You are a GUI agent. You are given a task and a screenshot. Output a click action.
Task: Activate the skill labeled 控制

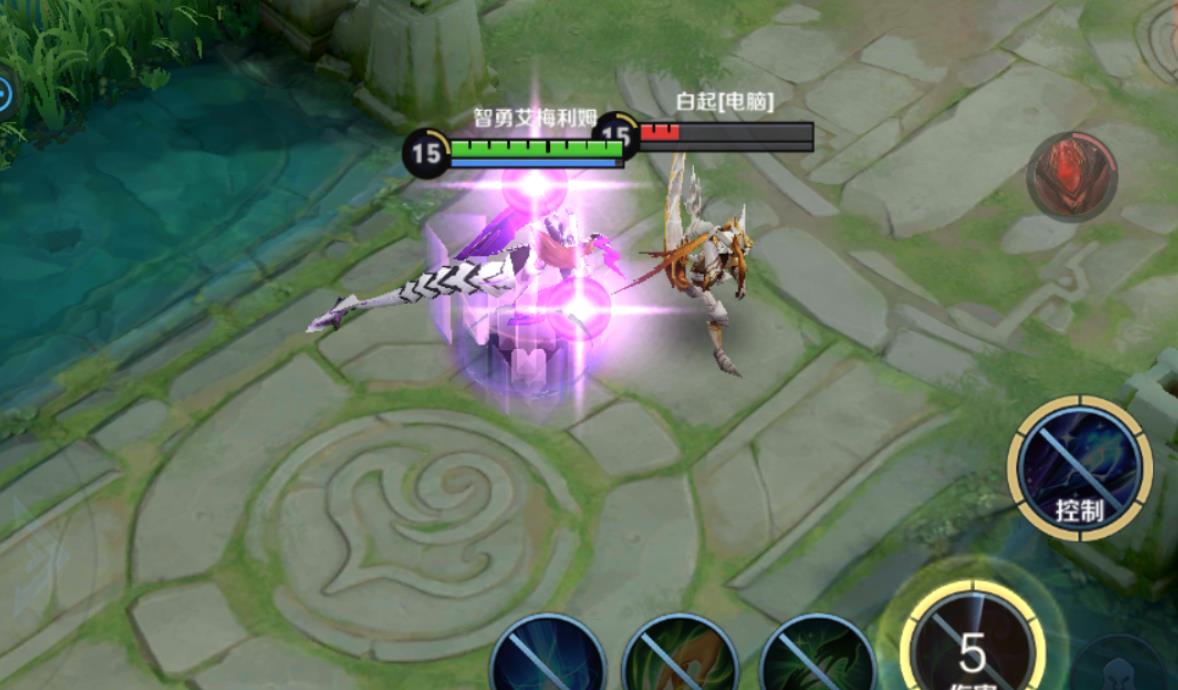1079,468
